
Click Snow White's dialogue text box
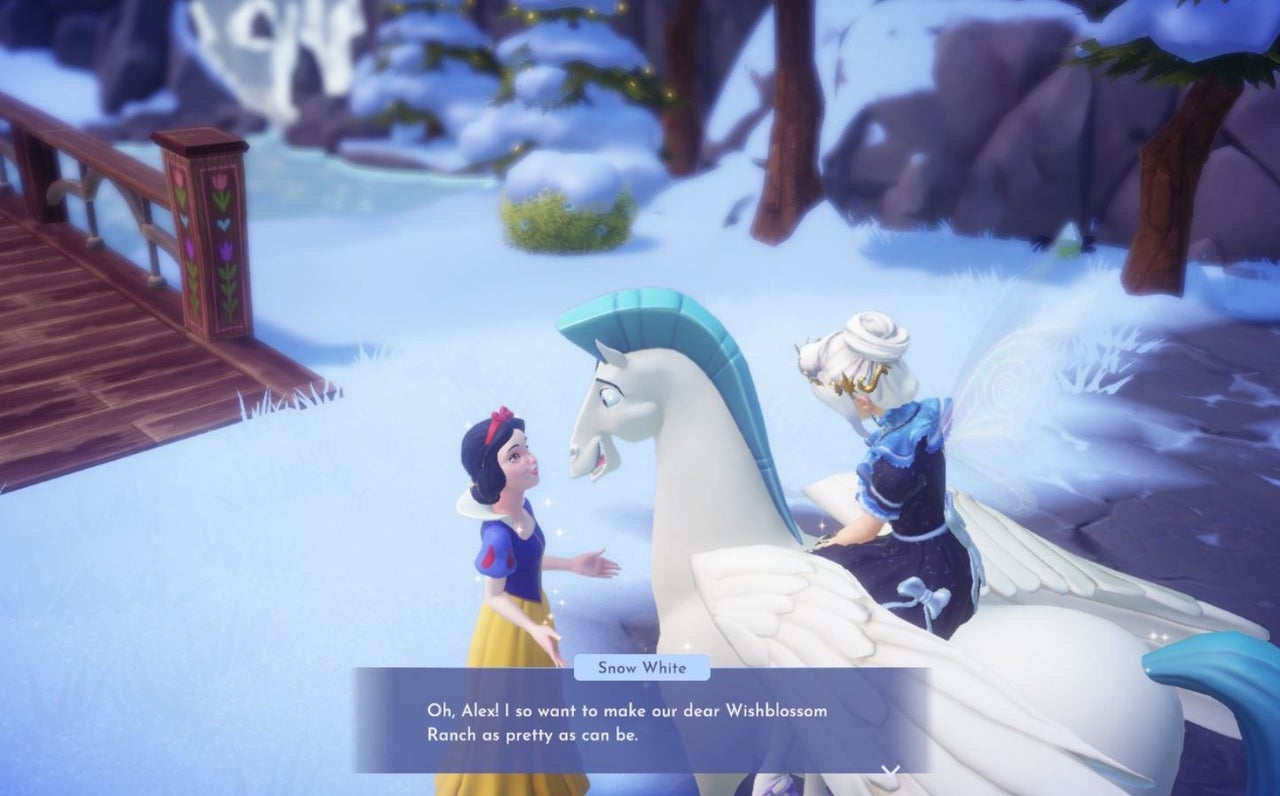[x=640, y=722]
